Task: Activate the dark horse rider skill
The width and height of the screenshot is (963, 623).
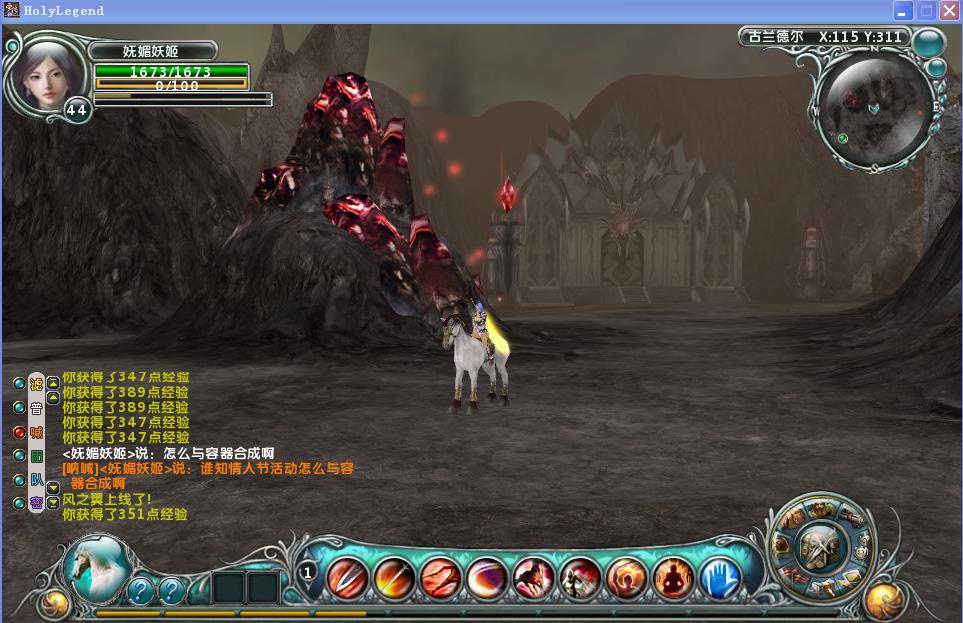Action: [534, 577]
